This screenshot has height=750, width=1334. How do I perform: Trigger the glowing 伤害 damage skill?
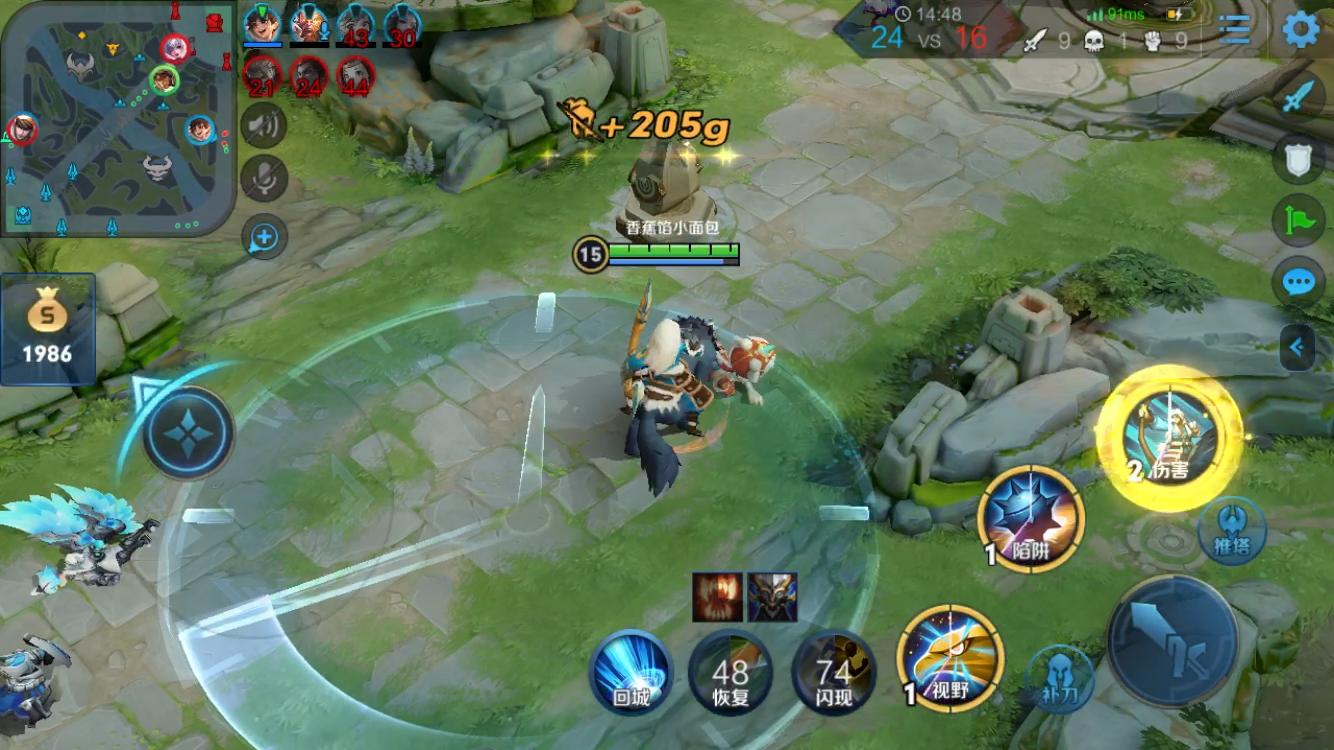pyautogui.click(x=1169, y=438)
